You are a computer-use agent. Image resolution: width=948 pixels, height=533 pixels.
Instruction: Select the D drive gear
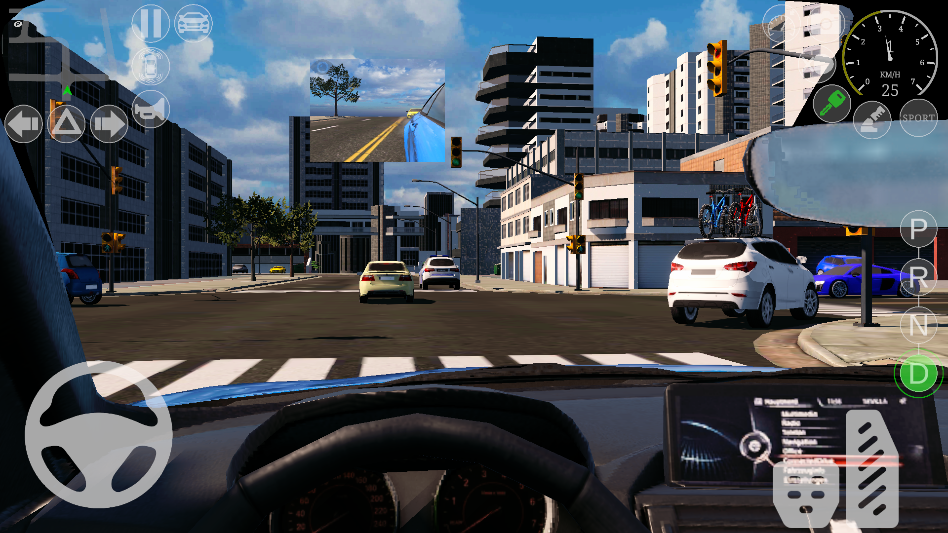pos(916,374)
